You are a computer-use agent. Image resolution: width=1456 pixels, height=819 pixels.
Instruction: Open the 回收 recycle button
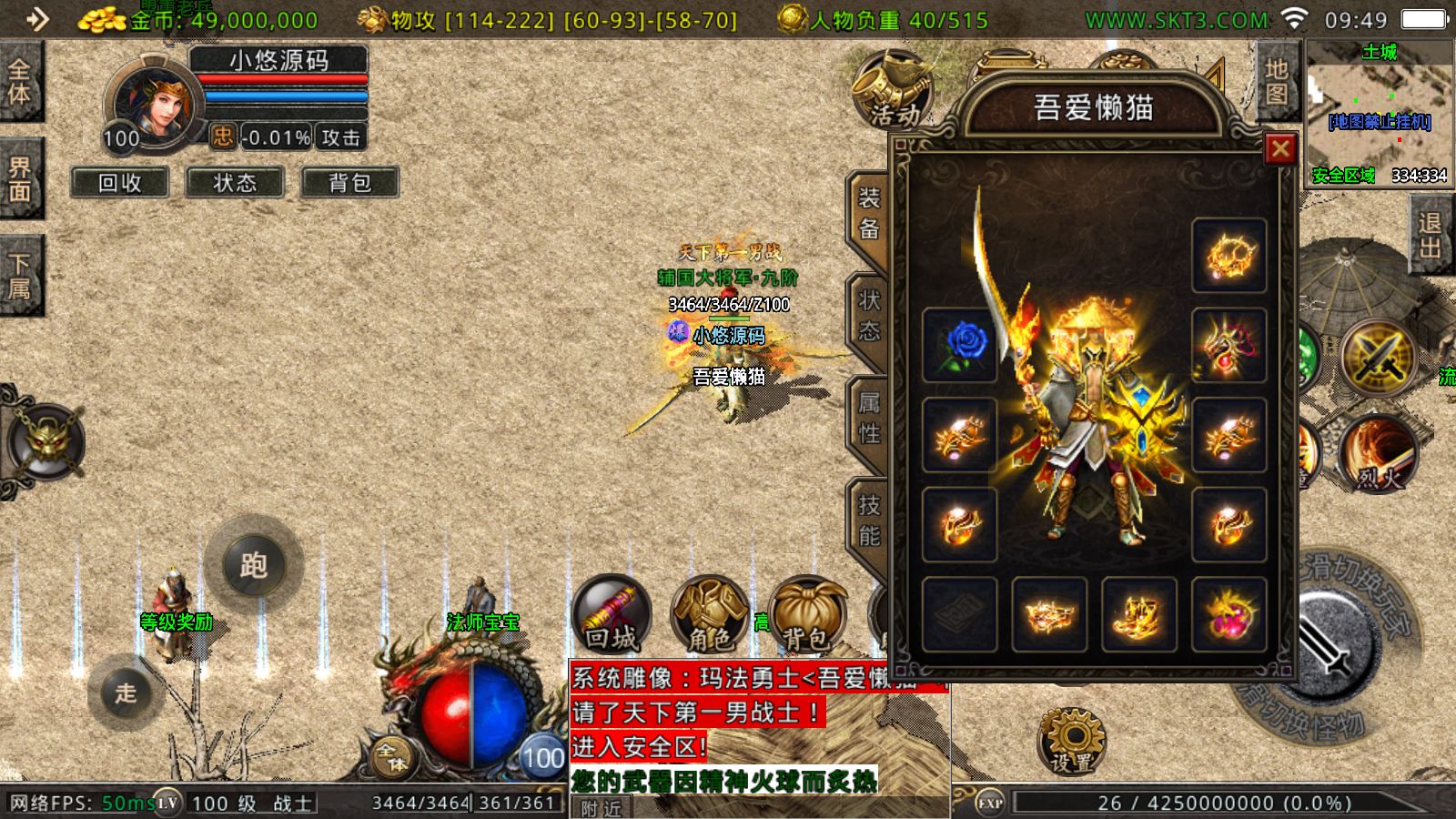120,183
